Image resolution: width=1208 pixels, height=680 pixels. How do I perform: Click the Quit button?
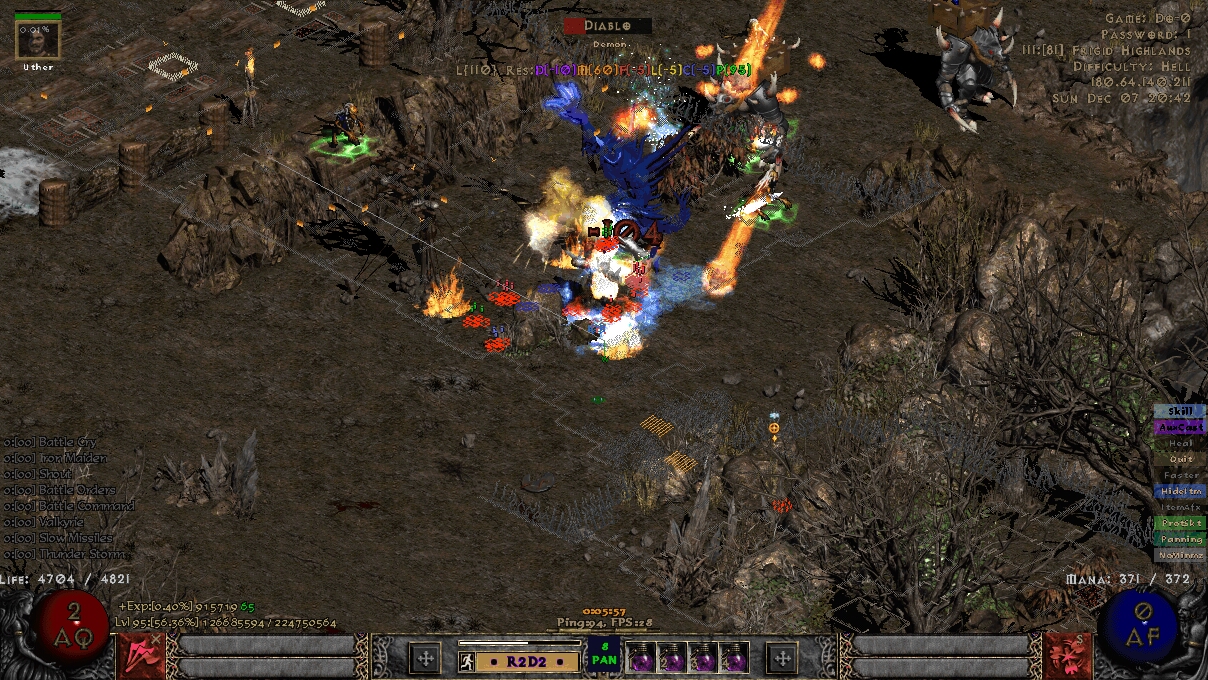1180,459
